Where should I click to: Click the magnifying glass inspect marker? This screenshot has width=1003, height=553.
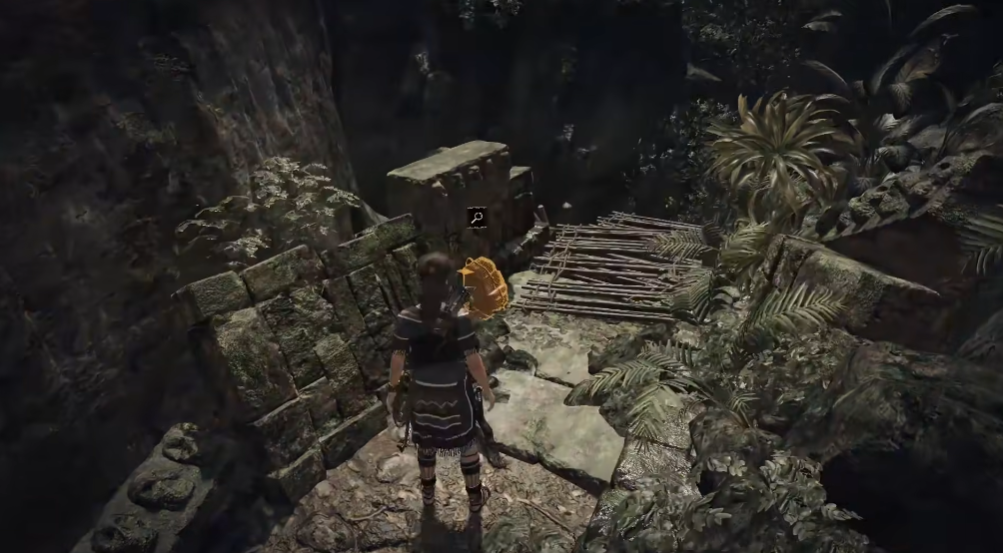click(477, 216)
